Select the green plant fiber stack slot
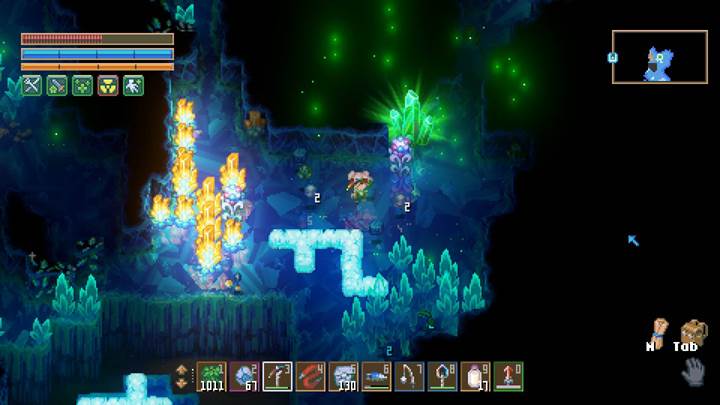The height and width of the screenshot is (405, 720). click(x=212, y=376)
